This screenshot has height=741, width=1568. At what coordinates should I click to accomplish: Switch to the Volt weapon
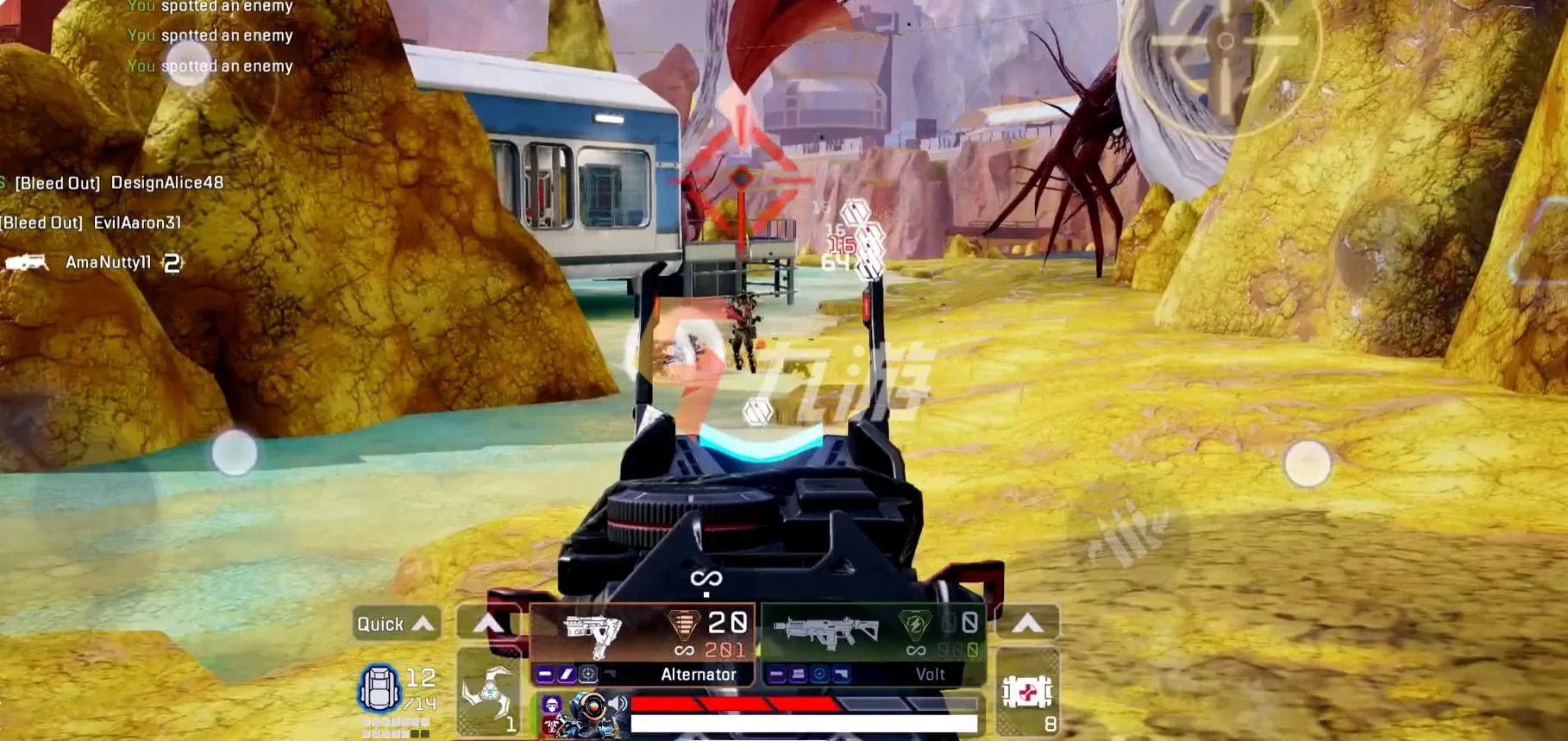873,644
